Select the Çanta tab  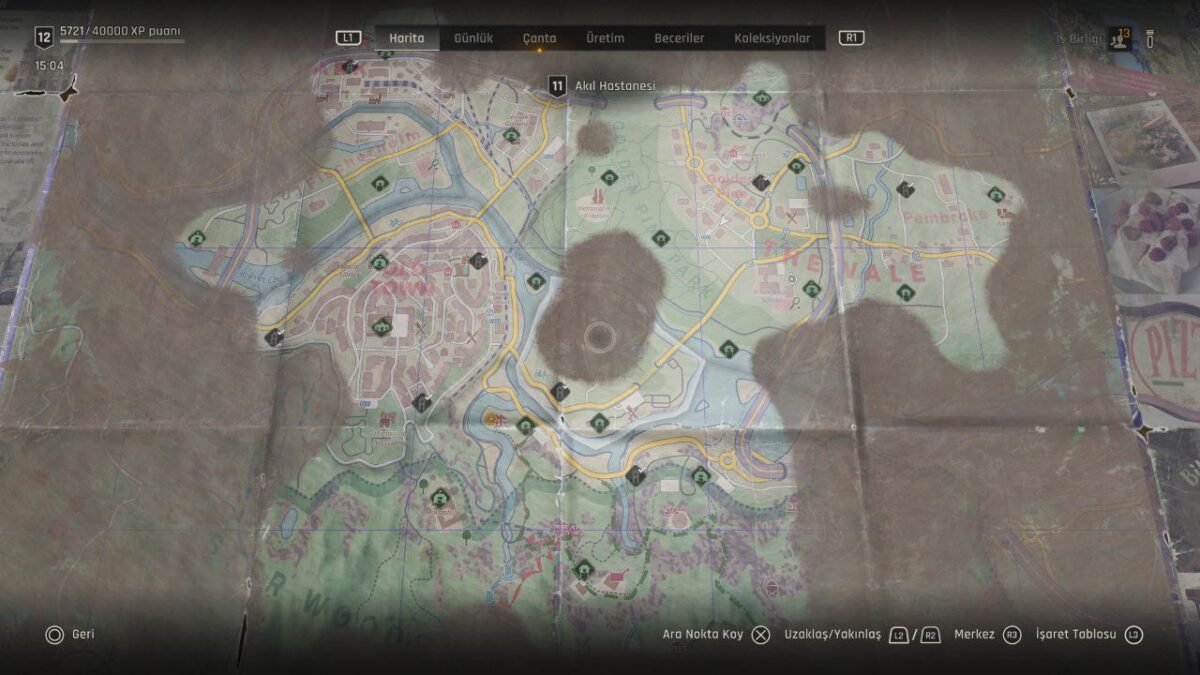tap(539, 38)
